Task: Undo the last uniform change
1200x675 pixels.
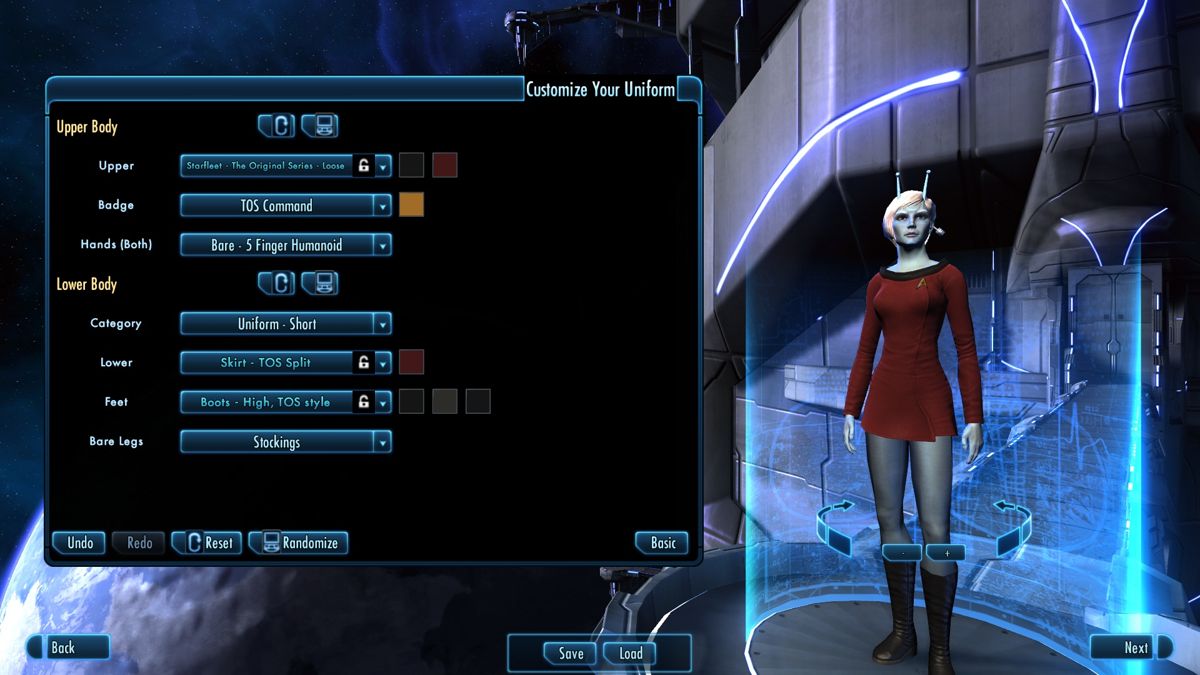Action: (80, 543)
